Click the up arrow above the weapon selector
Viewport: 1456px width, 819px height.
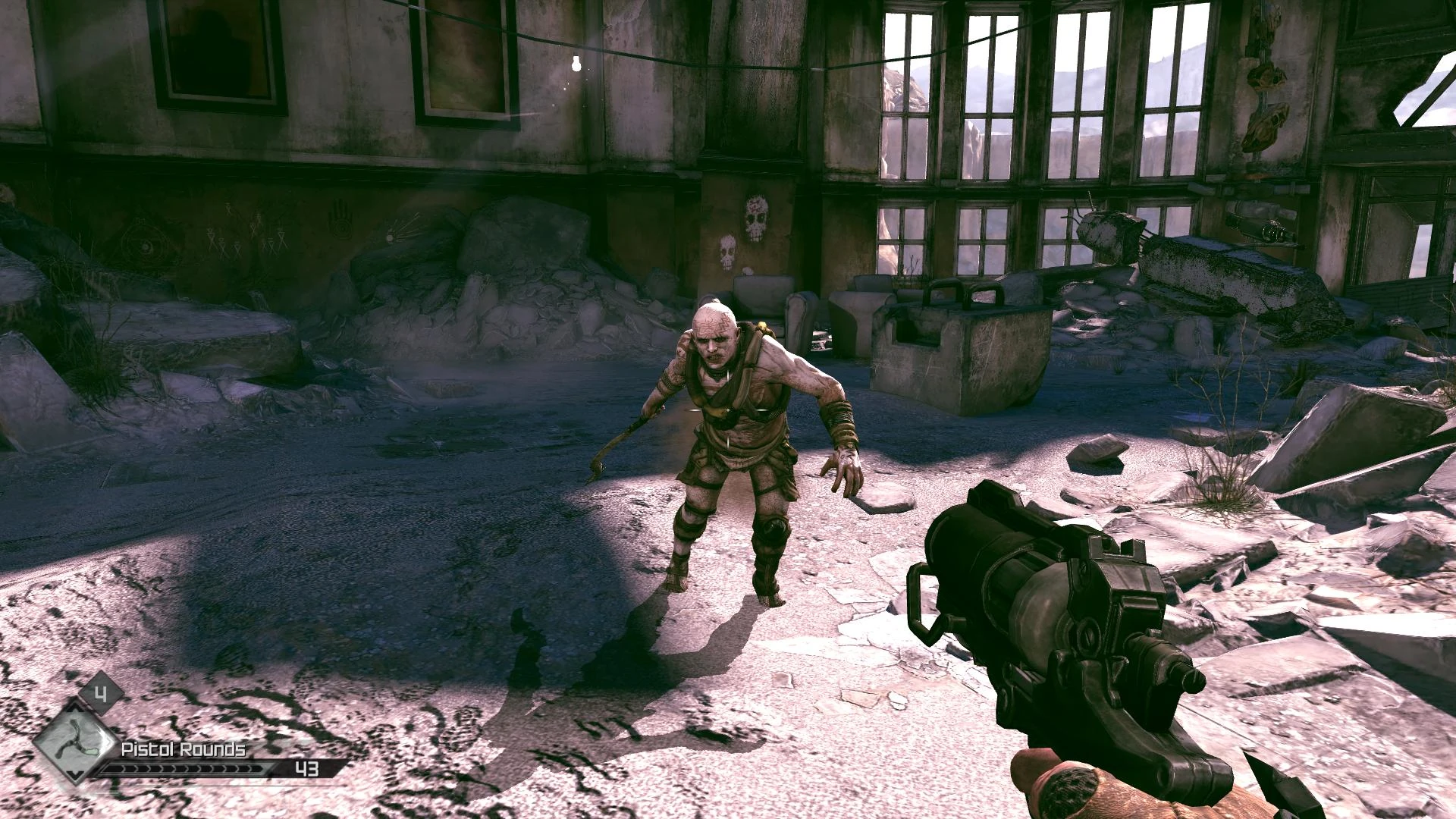73,708
